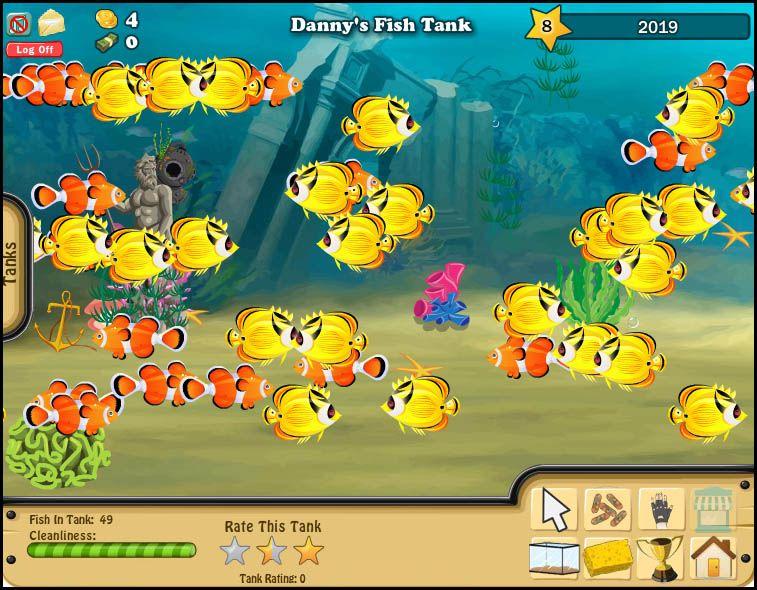Click the green cash bundle icon

(x=106, y=42)
